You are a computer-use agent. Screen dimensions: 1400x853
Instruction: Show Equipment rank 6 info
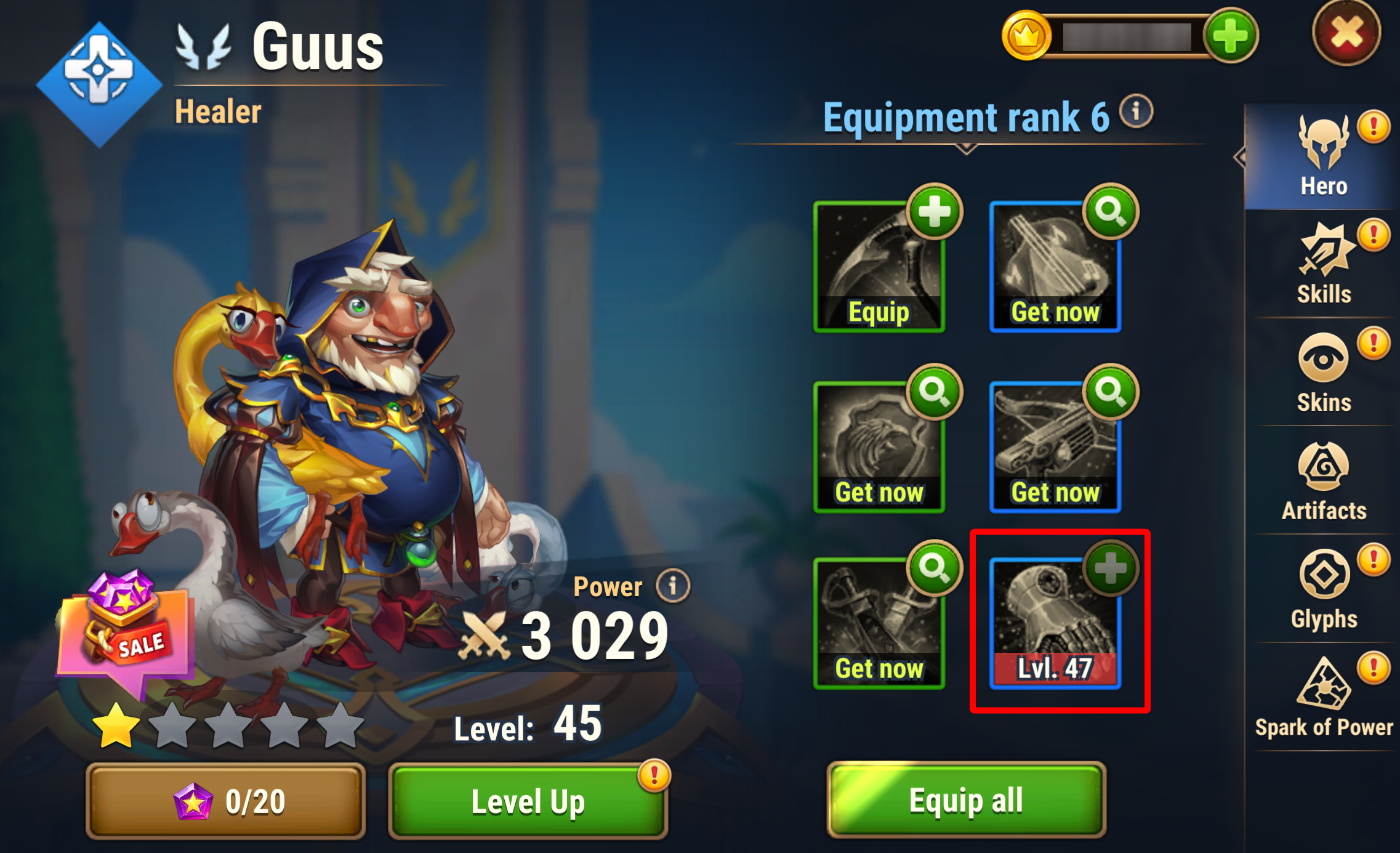[1136, 111]
